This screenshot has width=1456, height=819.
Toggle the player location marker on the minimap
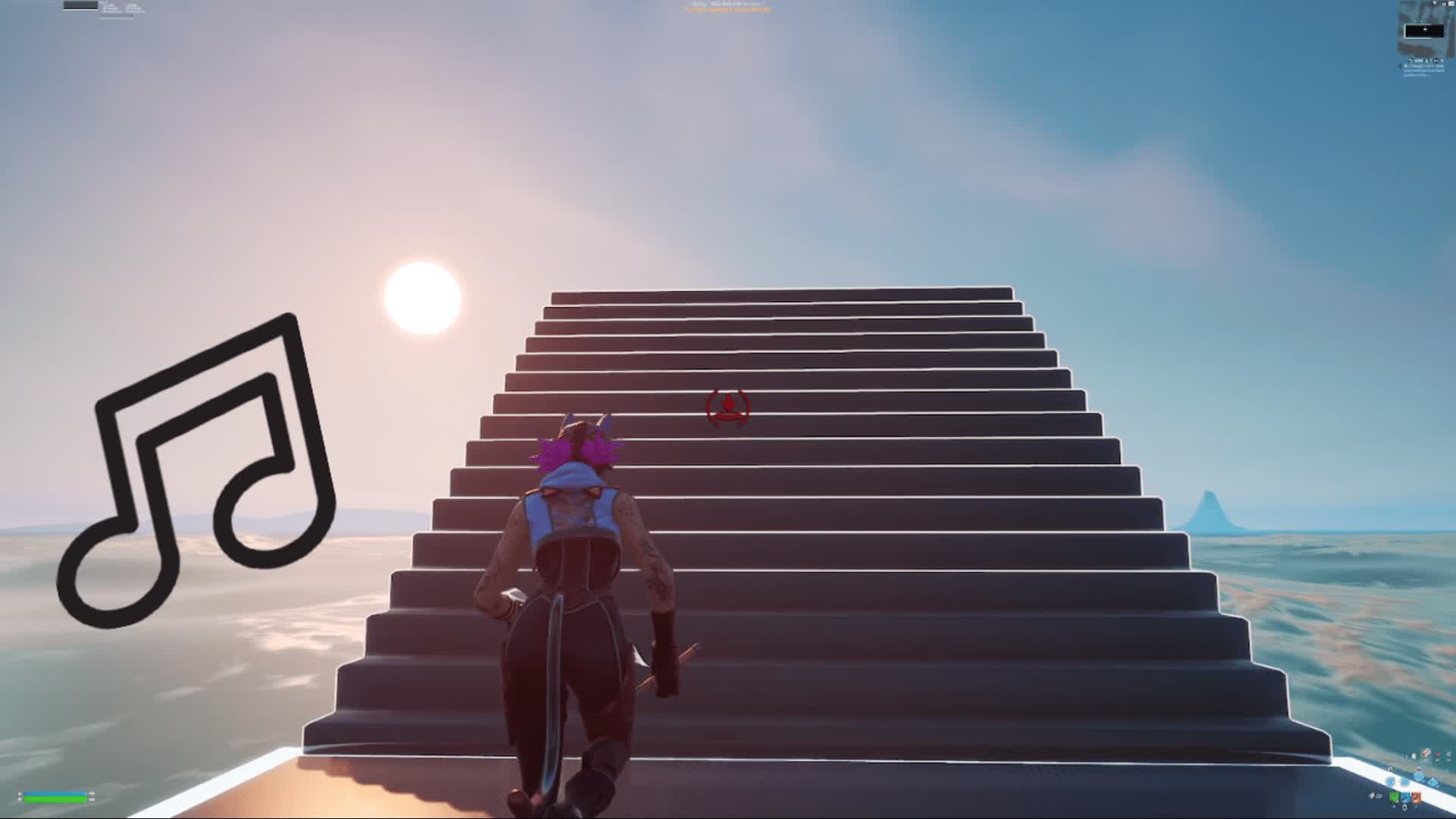tap(1424, 30)
